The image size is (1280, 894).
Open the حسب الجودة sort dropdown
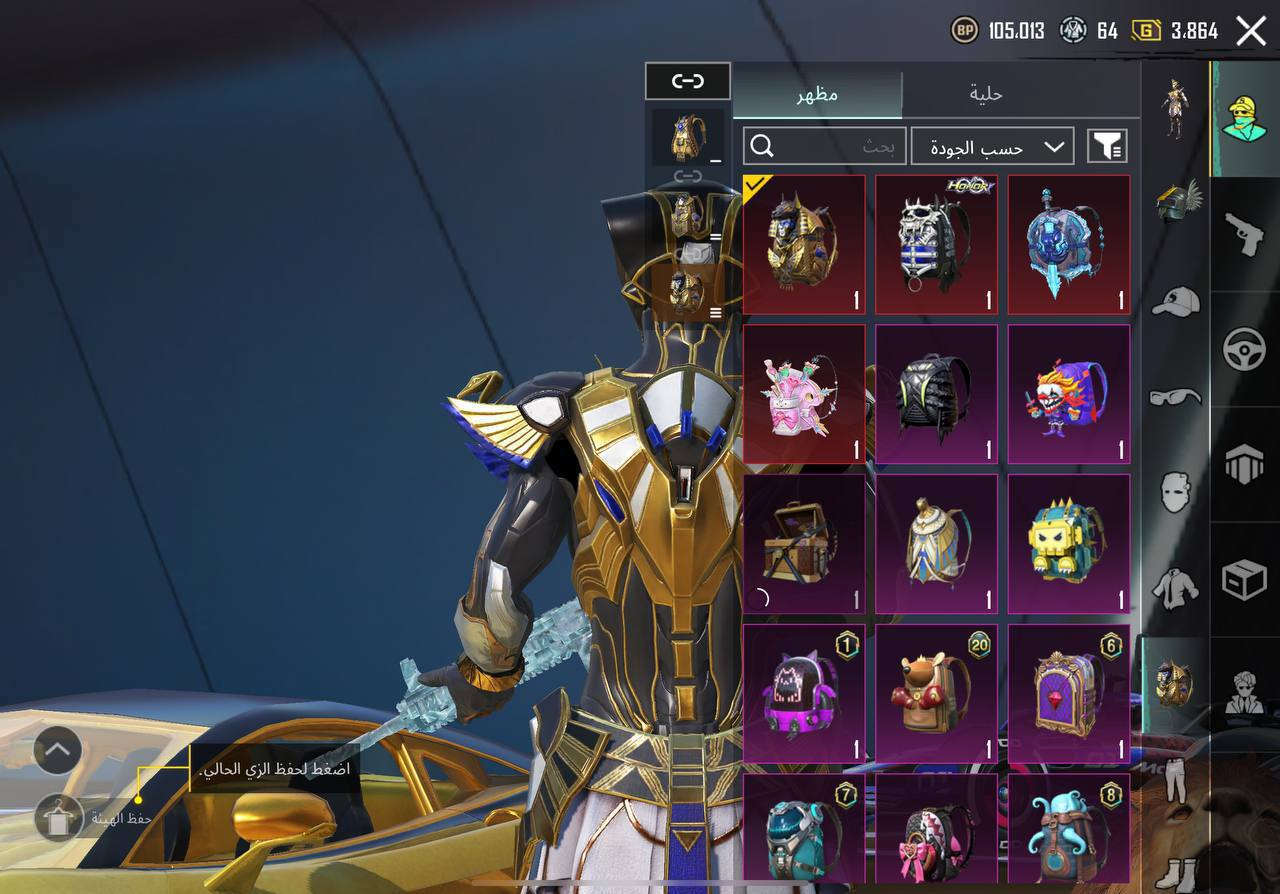[x=992, y=147]
